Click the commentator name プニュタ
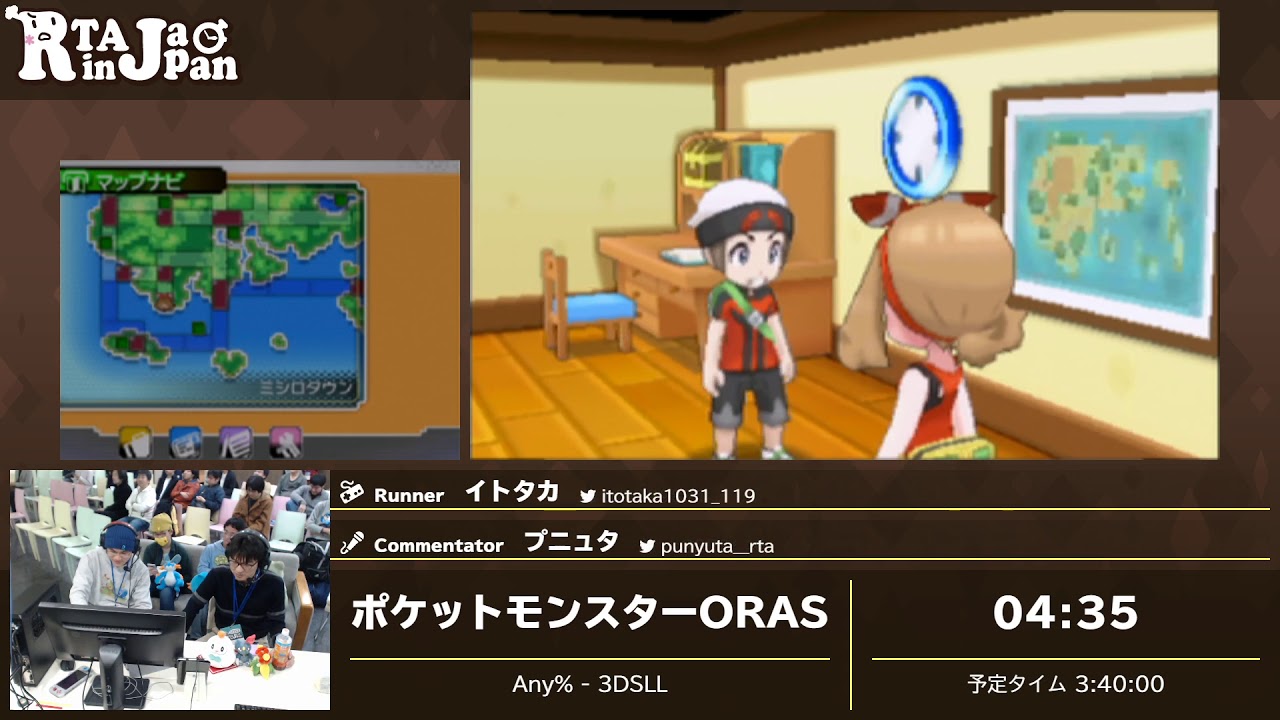Viewport: 1280px width, 720px height. 570,540
